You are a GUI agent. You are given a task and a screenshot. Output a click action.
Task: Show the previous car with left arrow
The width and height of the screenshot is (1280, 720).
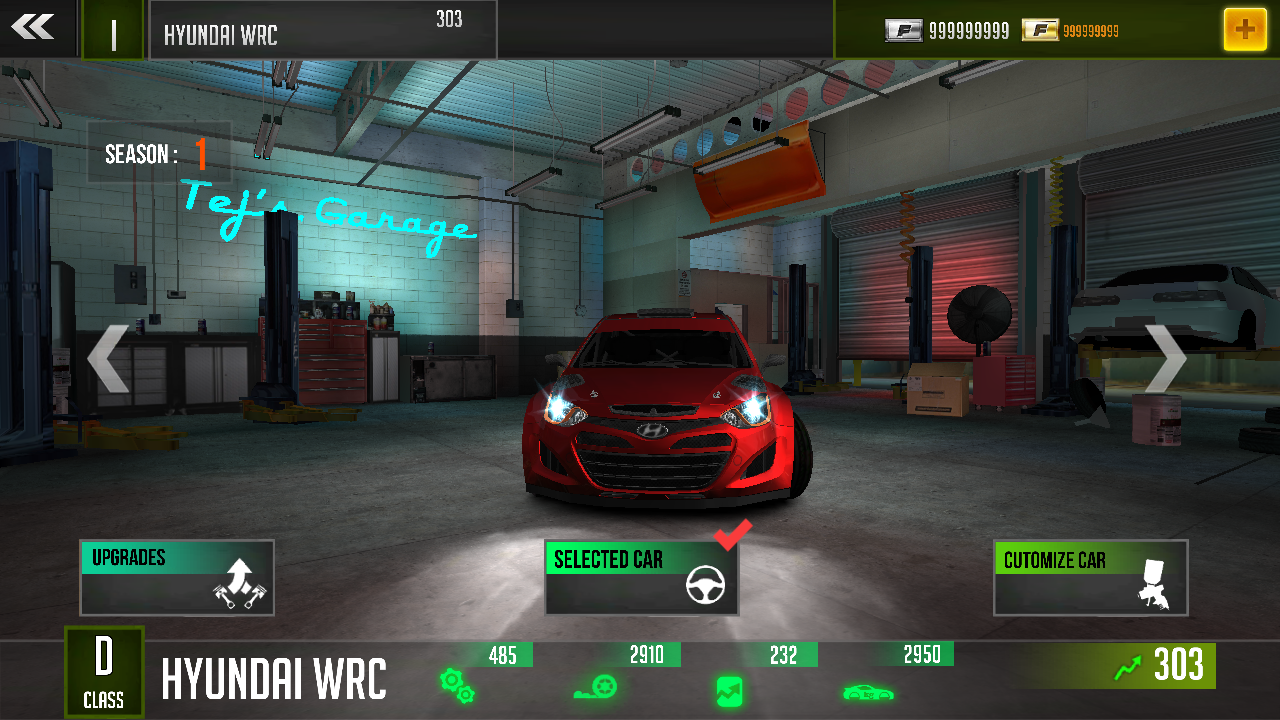pyautogui.click(x=108, y=358)
